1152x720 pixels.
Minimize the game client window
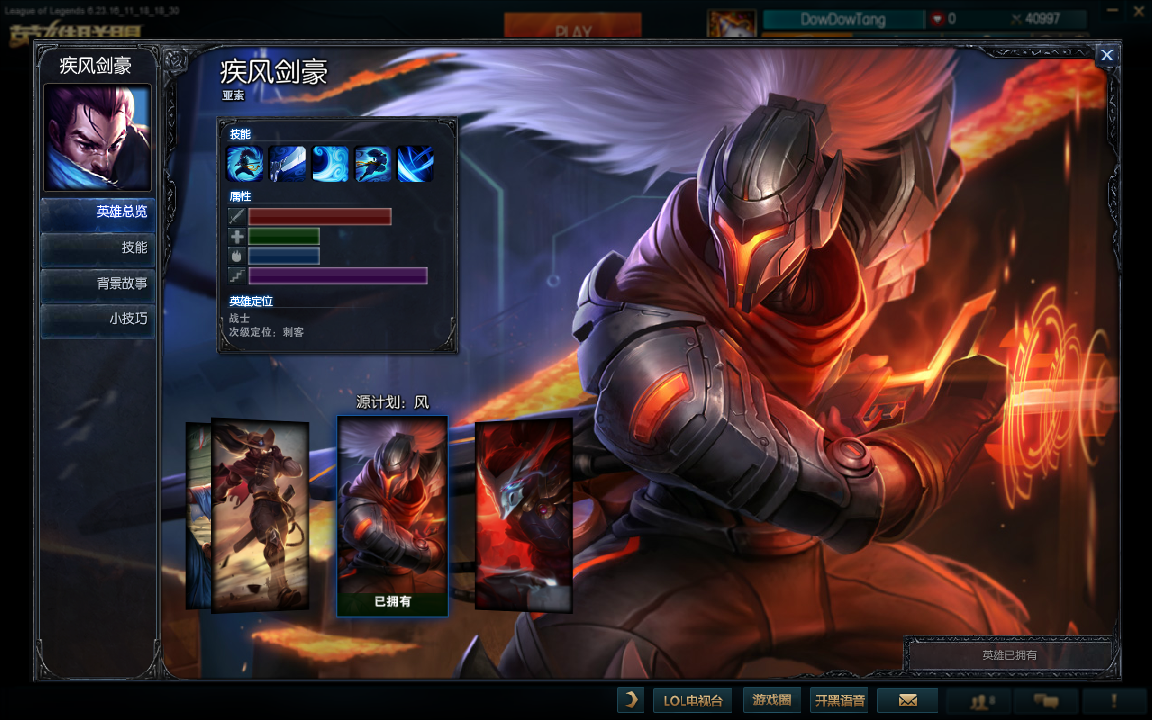click(1111, 12)
